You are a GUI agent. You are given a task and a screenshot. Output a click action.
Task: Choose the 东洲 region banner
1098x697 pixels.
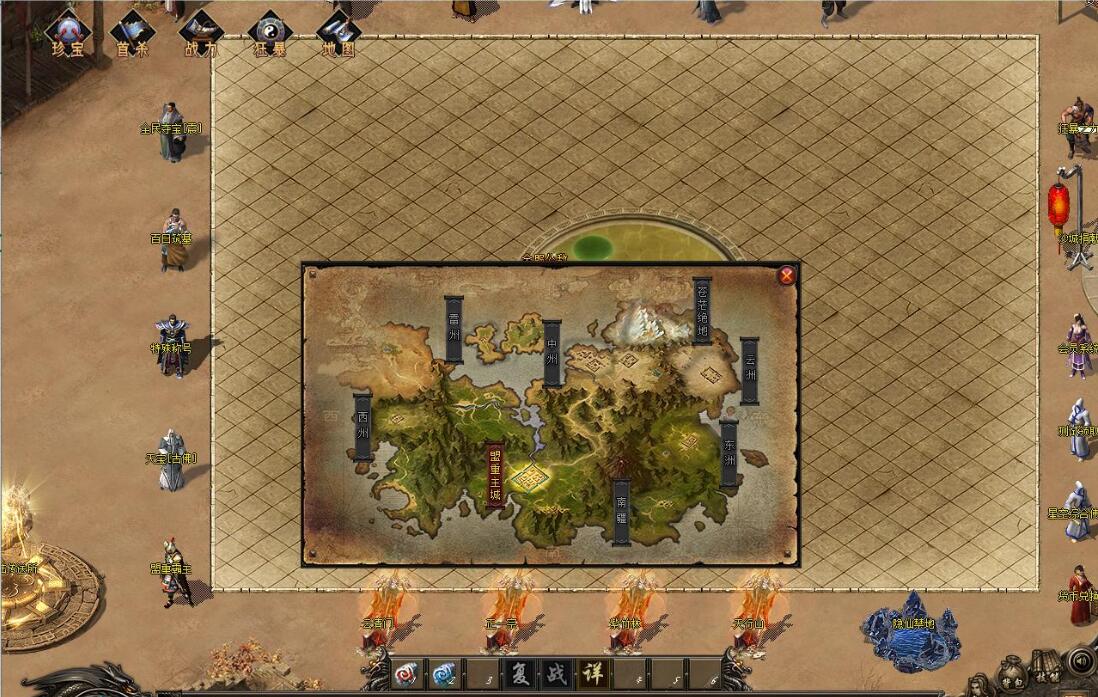(x=729, y=453)
